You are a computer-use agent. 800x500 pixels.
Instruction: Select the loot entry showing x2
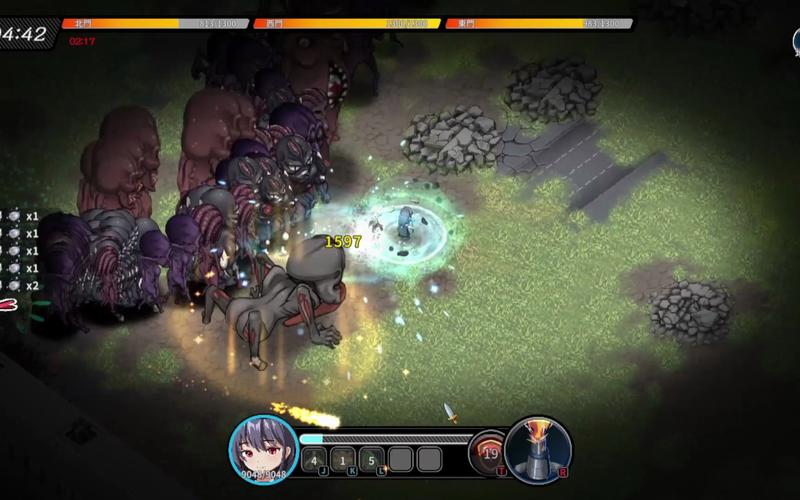click(20, 285)
